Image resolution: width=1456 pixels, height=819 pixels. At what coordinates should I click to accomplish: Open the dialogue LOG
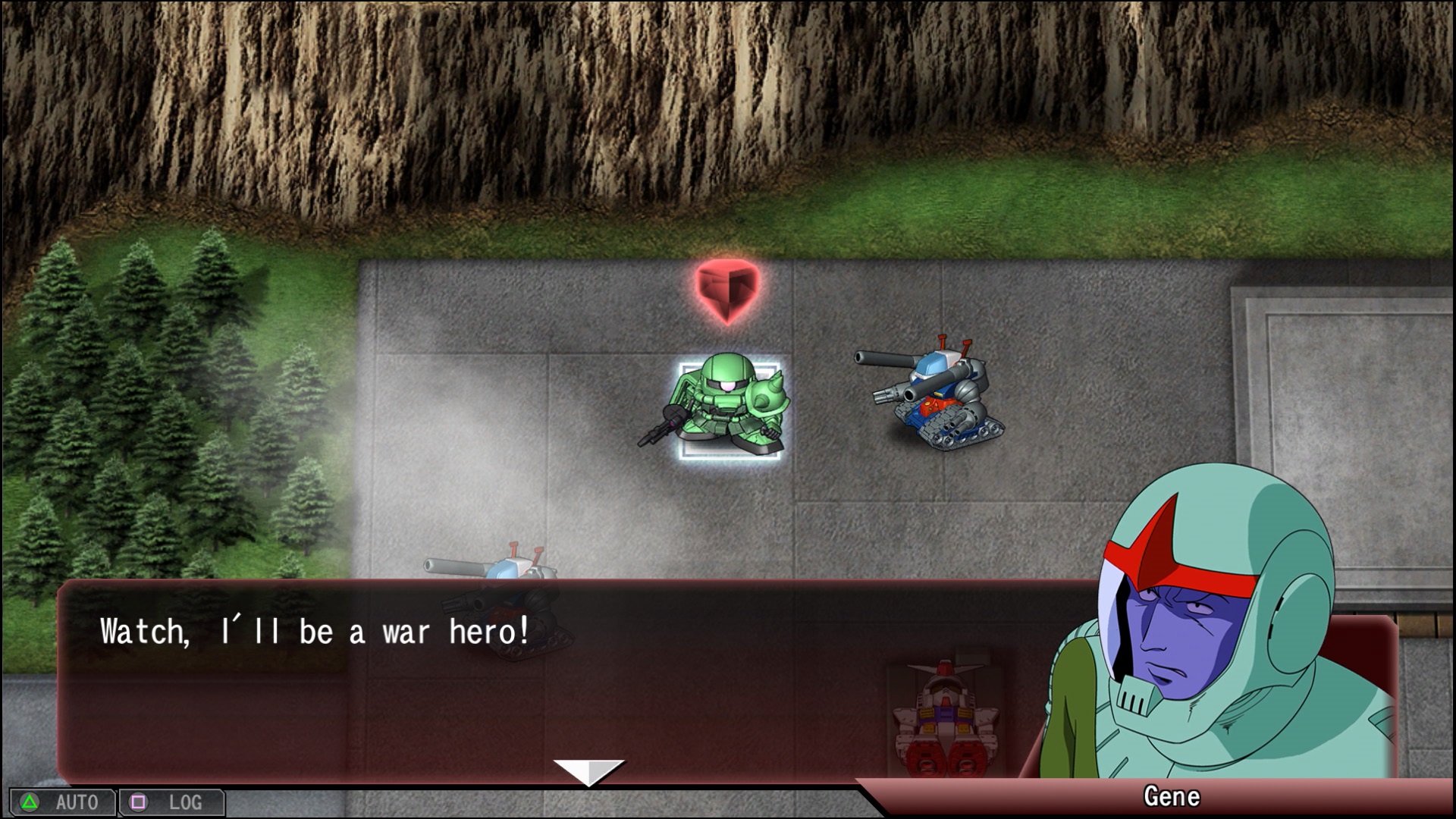click(x=172, y=802)
